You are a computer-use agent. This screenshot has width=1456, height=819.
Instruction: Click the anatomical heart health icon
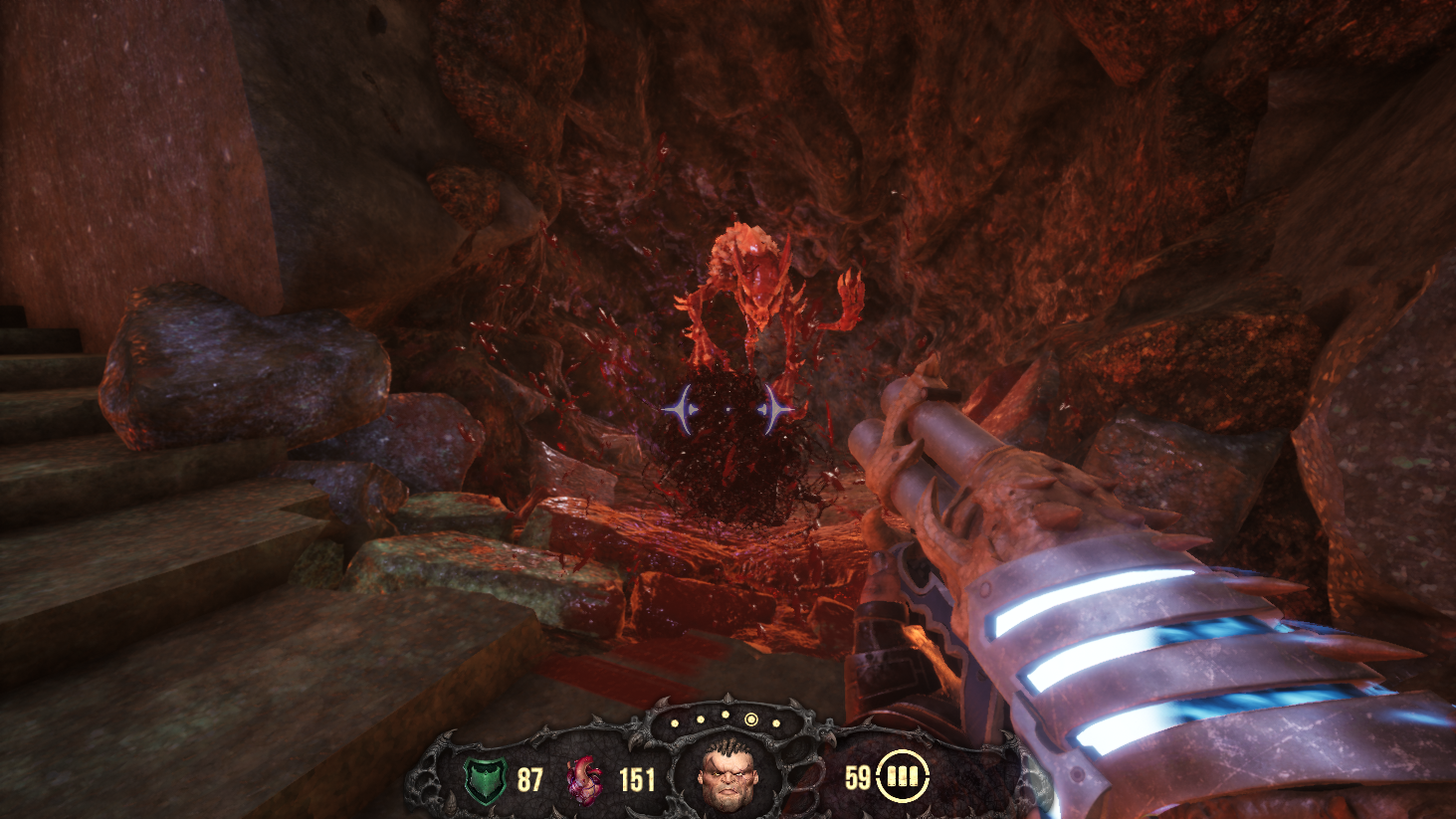coord(584,779)
